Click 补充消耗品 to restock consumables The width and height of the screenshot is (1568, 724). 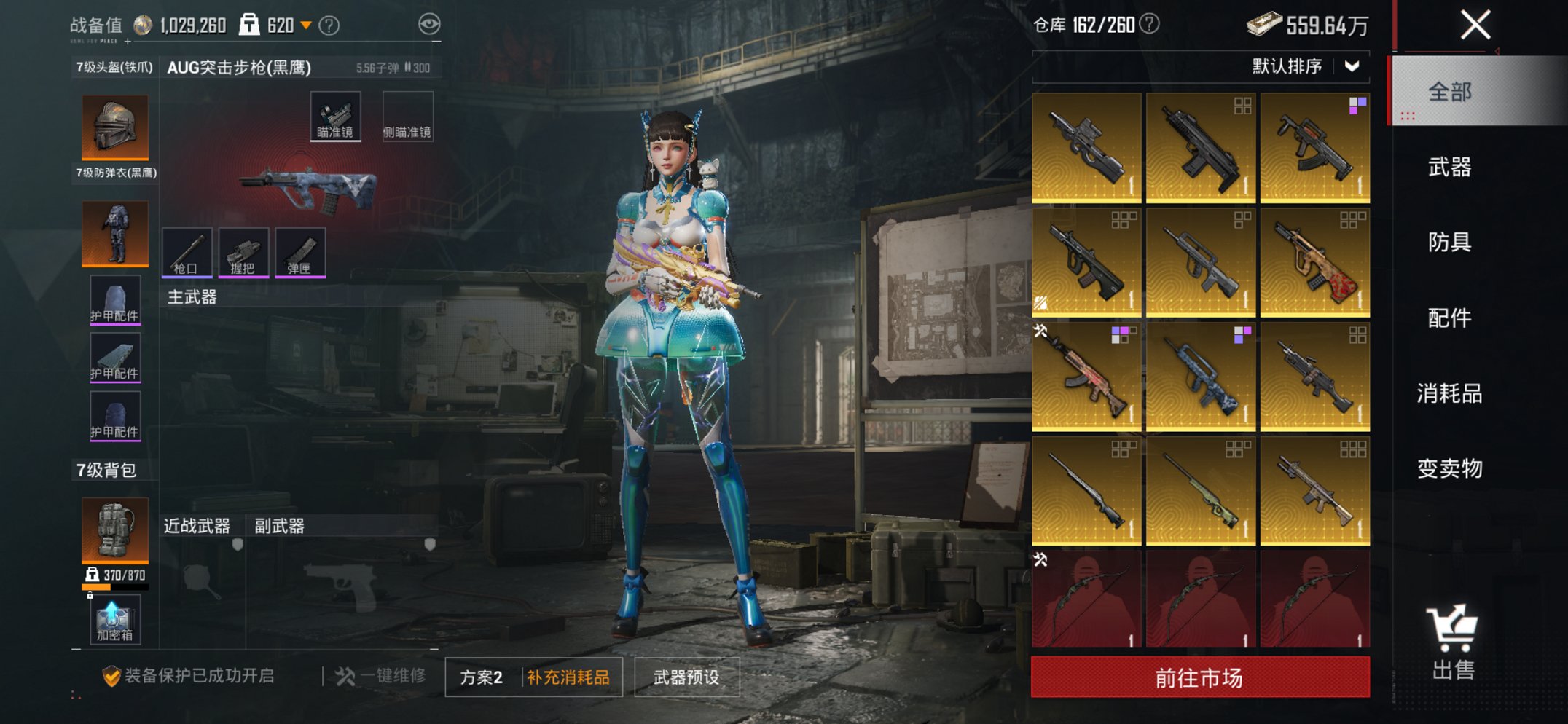(x=568, y=677)
